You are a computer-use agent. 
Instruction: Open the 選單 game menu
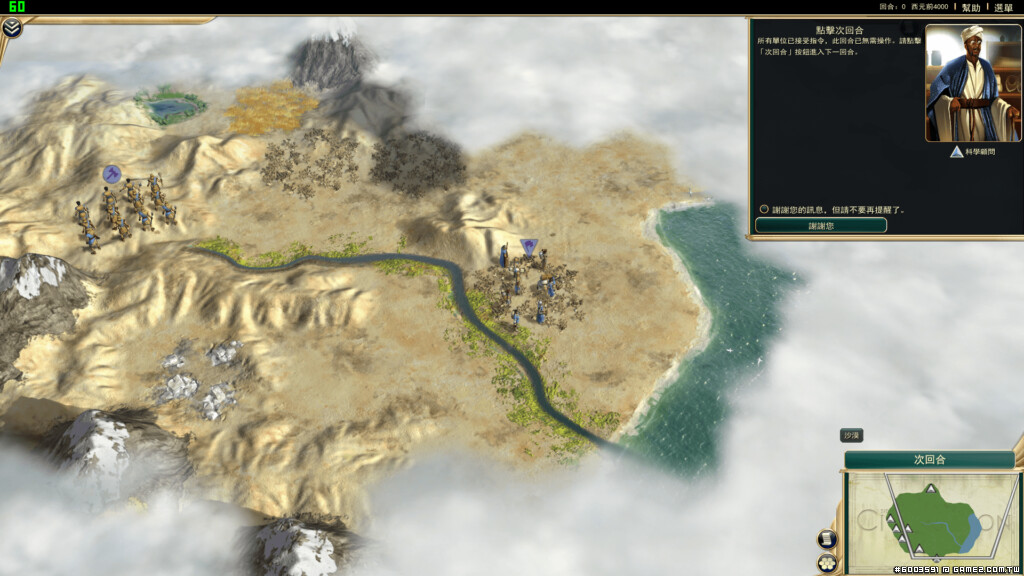point(1003,7)
